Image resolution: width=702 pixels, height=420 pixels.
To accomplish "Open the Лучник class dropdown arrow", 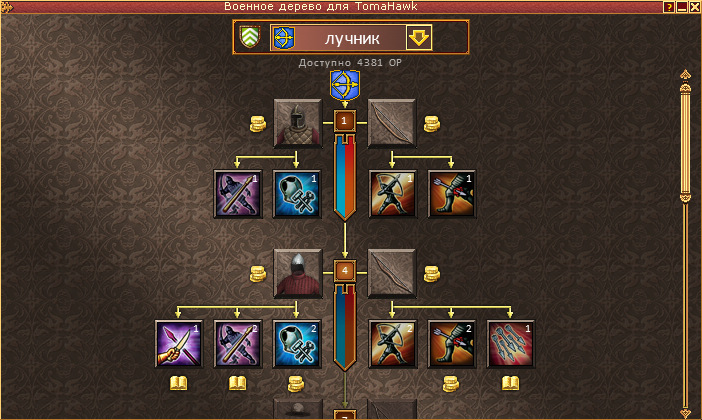I will click(x=419, y=38).
